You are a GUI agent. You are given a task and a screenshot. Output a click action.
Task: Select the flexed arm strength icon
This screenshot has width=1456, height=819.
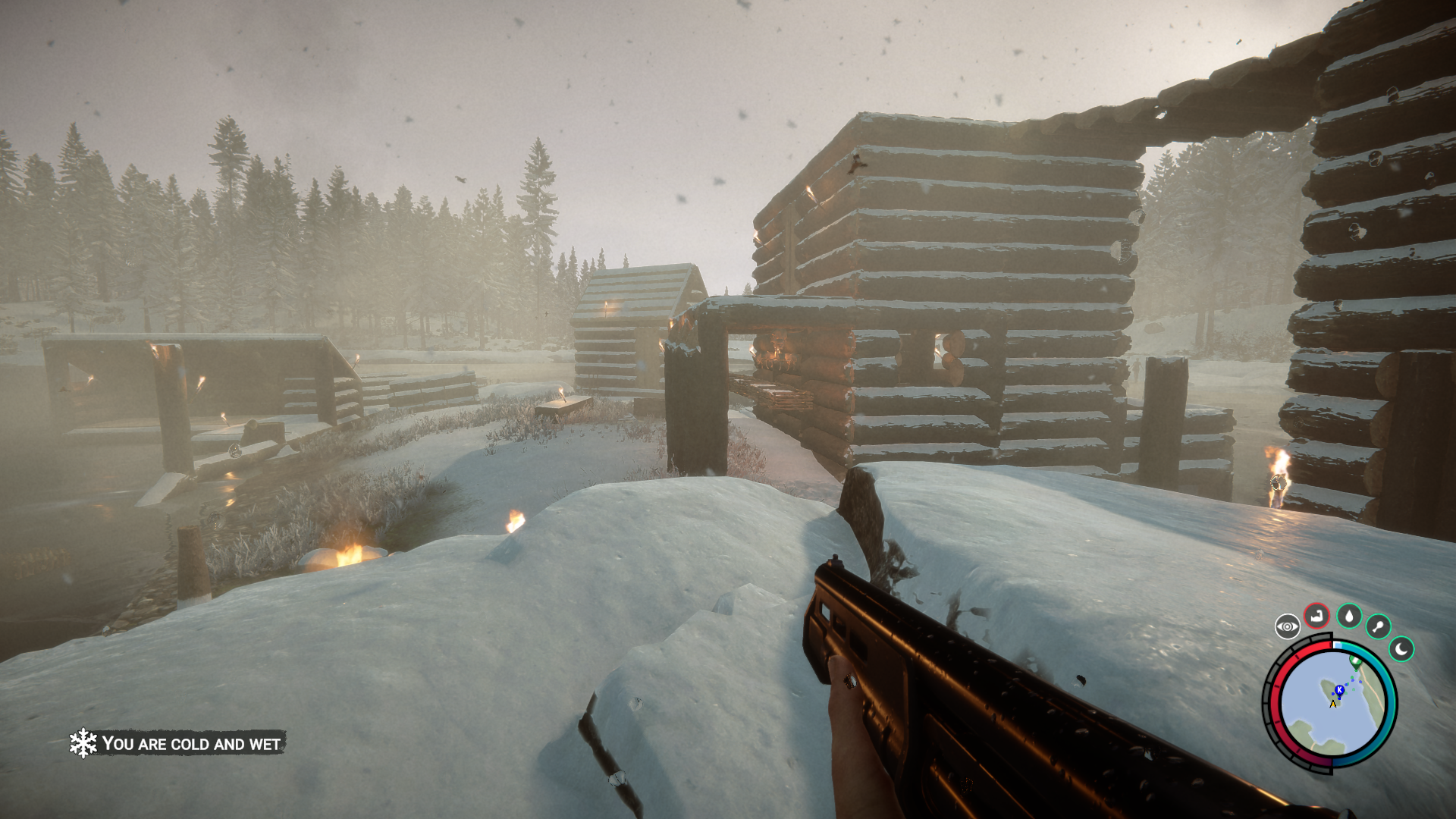(x=1317, y=616)
